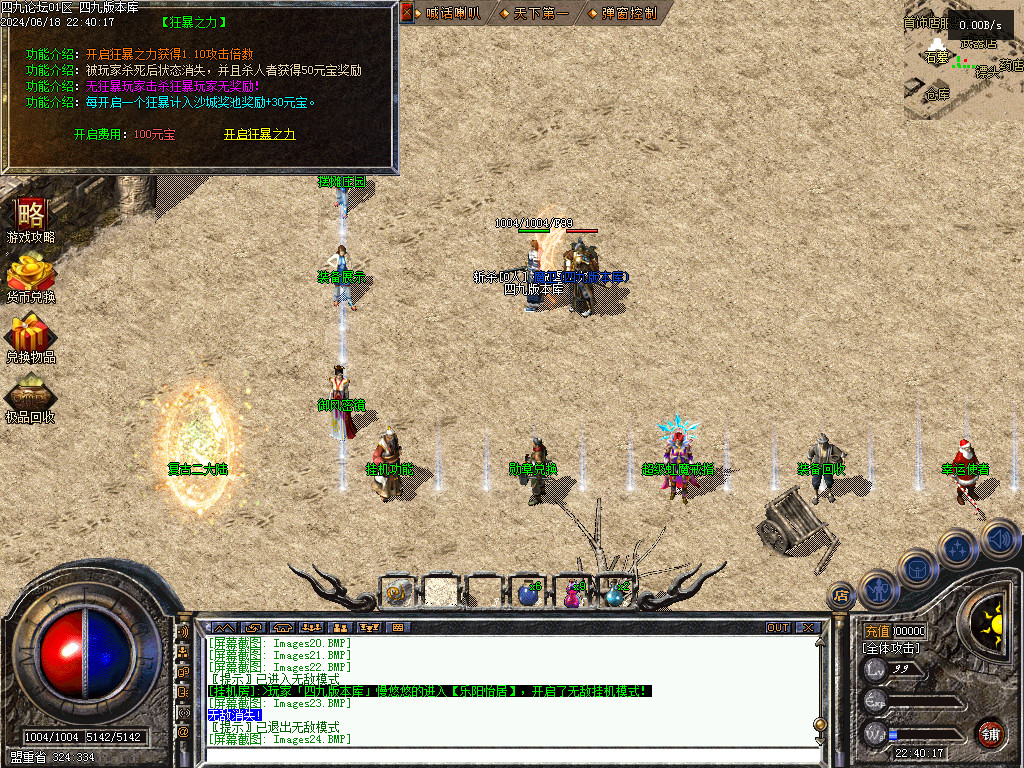Screen dimensions: 1024x768
Task: Open the bag inventory round button
Action: pos(916,568)
